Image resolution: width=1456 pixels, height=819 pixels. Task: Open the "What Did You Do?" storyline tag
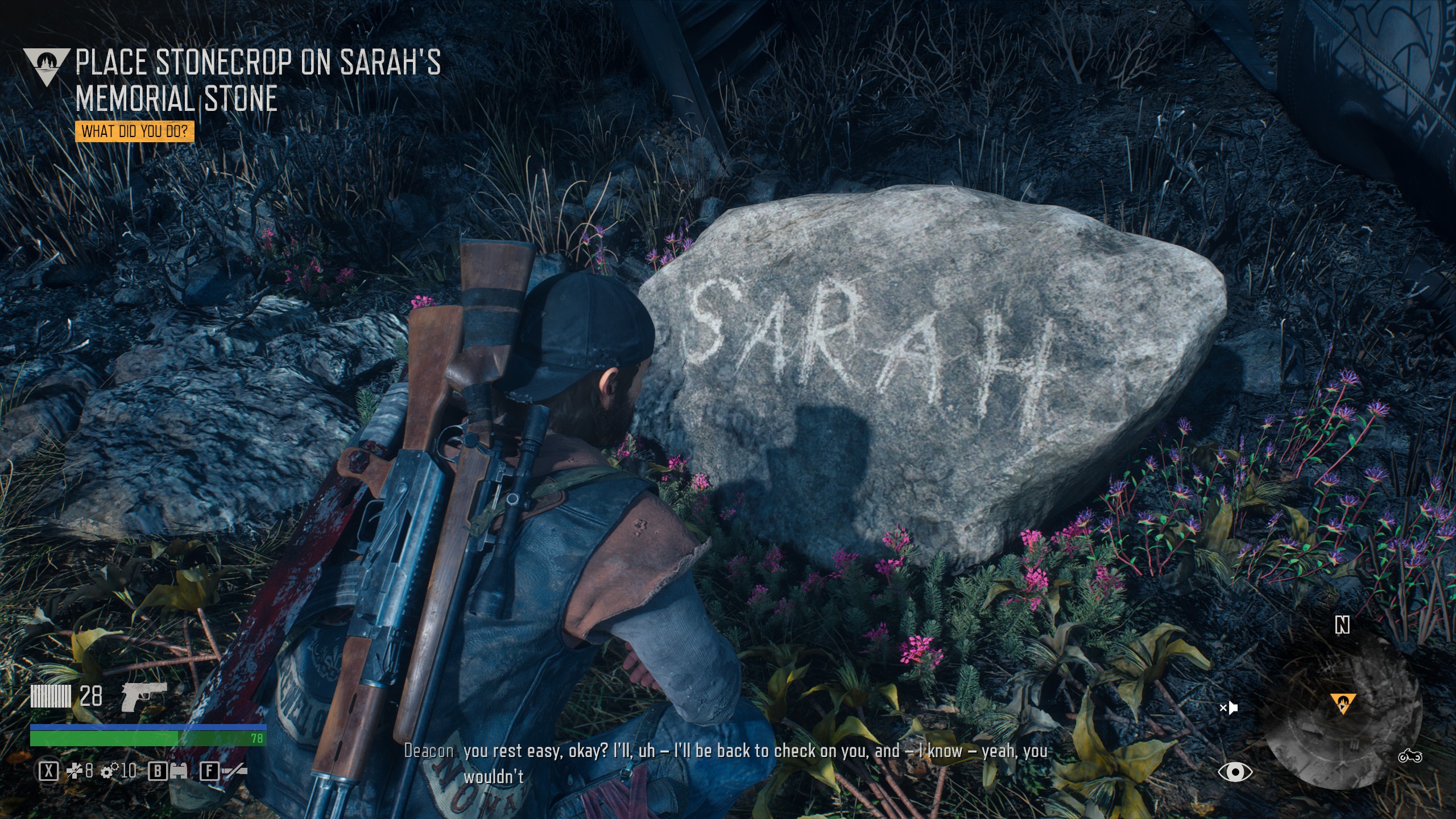coord(134,132)
